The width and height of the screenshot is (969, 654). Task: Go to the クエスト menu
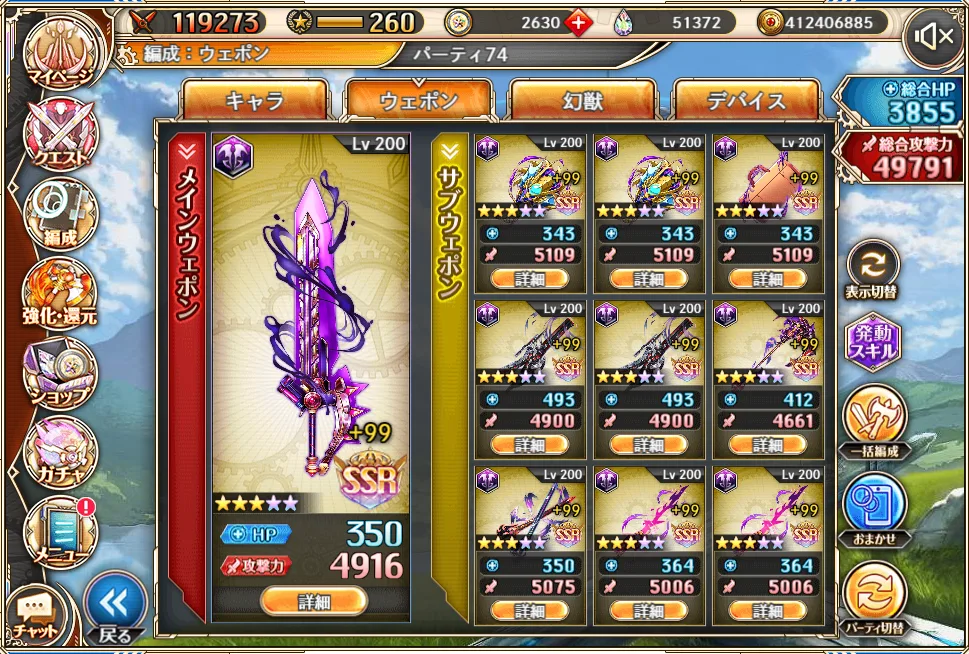(x=60, y=135)
